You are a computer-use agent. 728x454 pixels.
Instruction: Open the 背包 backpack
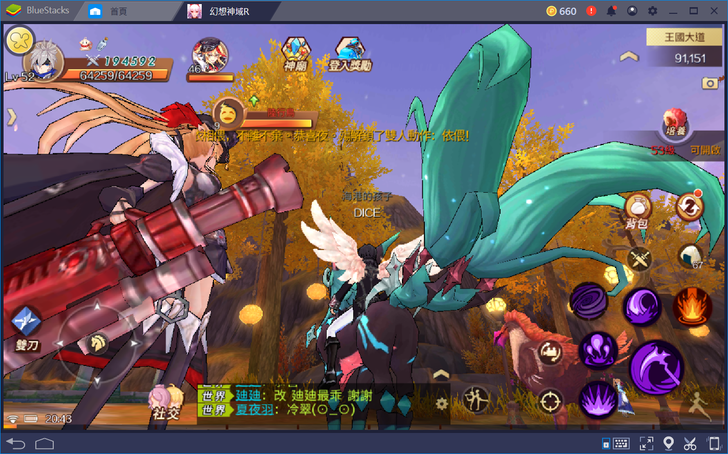(638, 208)
